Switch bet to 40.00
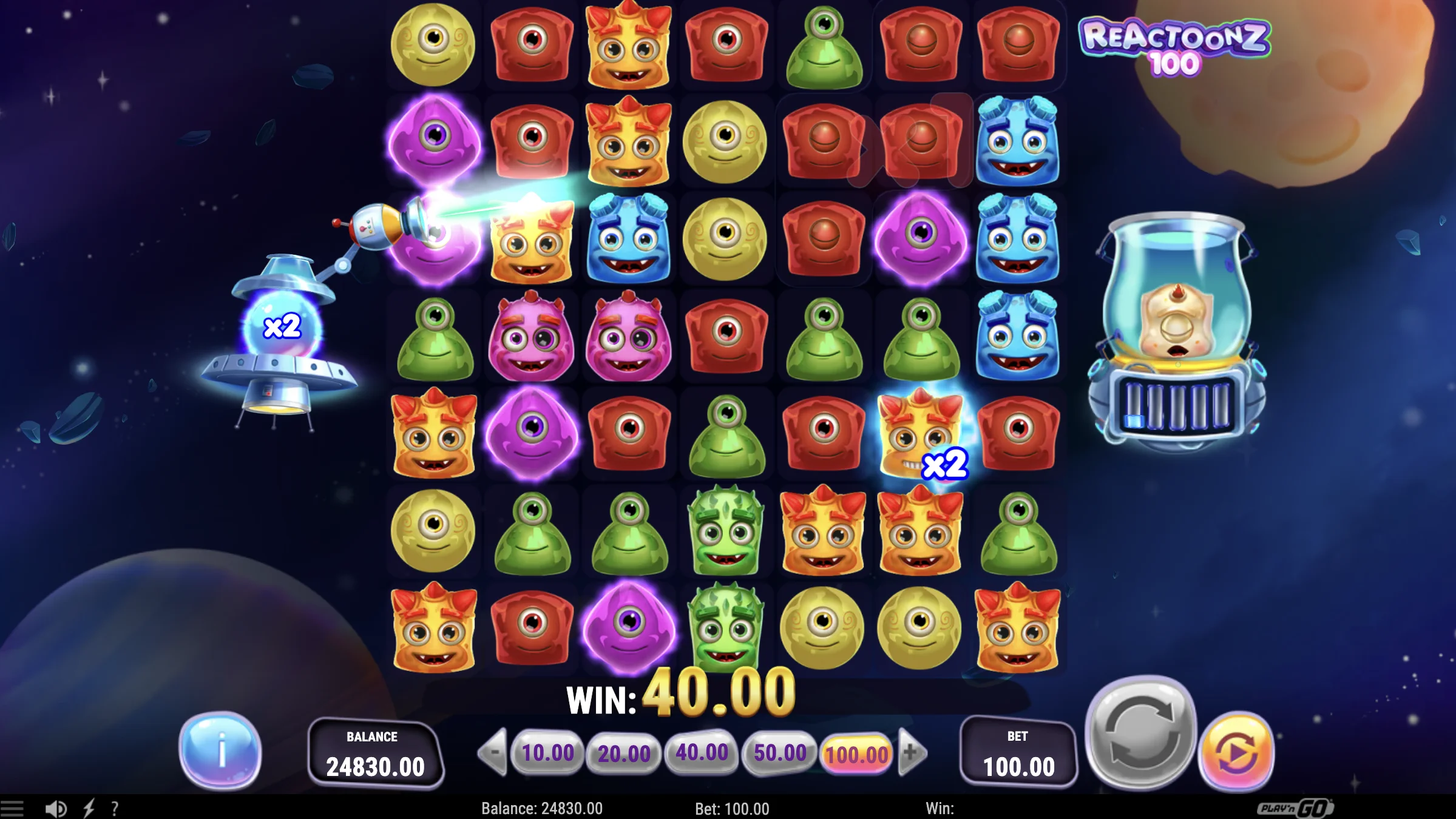 pos(702,752)
